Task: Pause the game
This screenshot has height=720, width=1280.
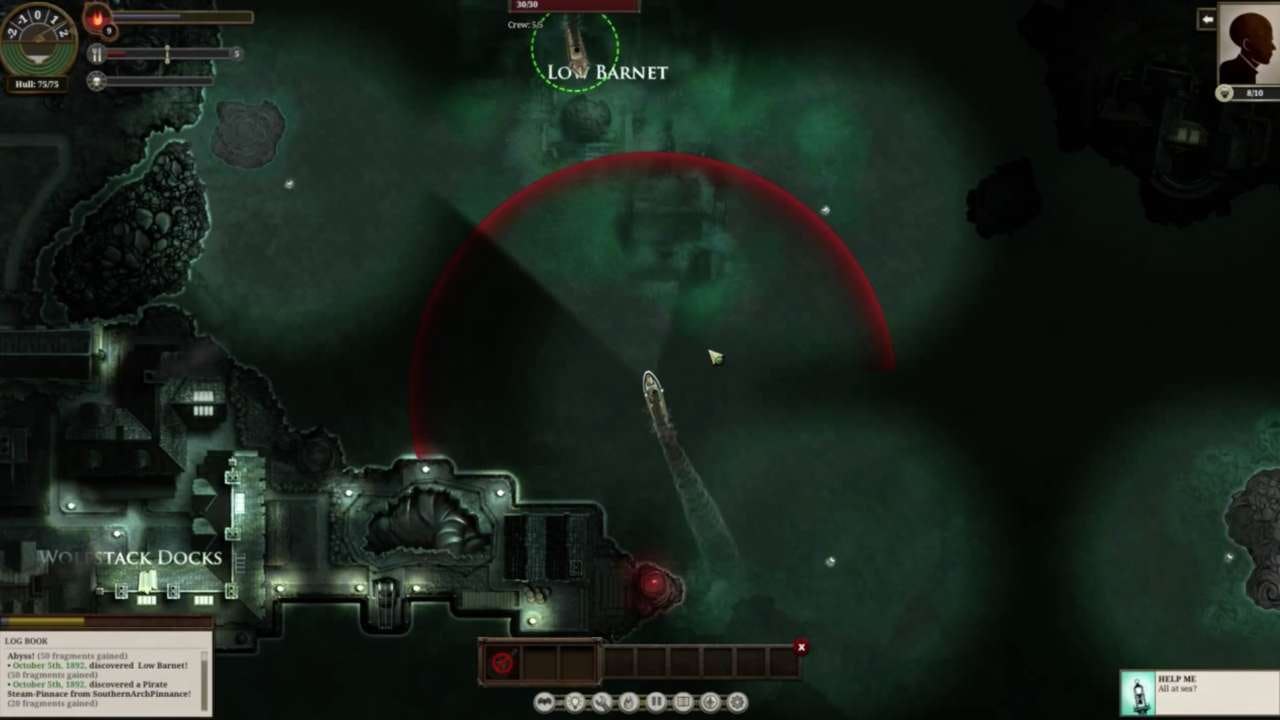Action: point(656,703)
